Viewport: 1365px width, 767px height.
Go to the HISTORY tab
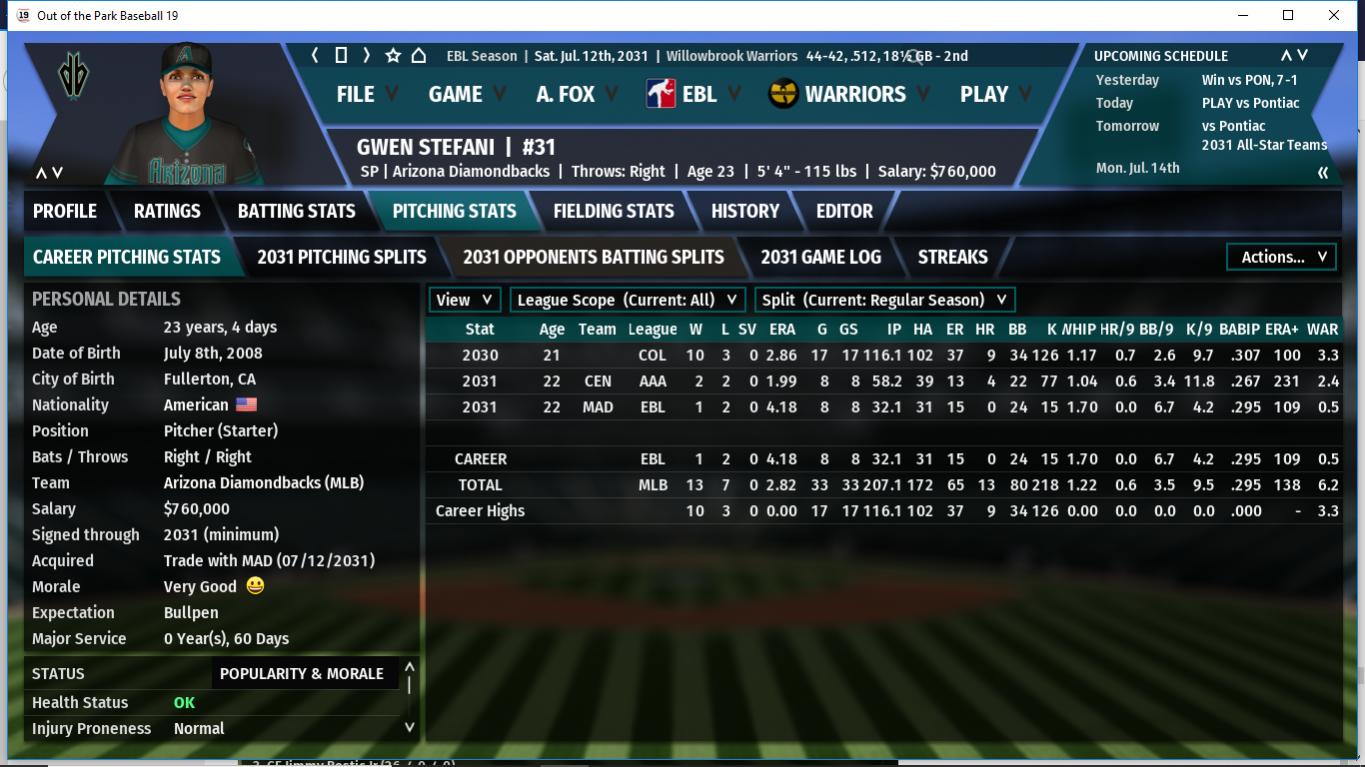[745, 211]
